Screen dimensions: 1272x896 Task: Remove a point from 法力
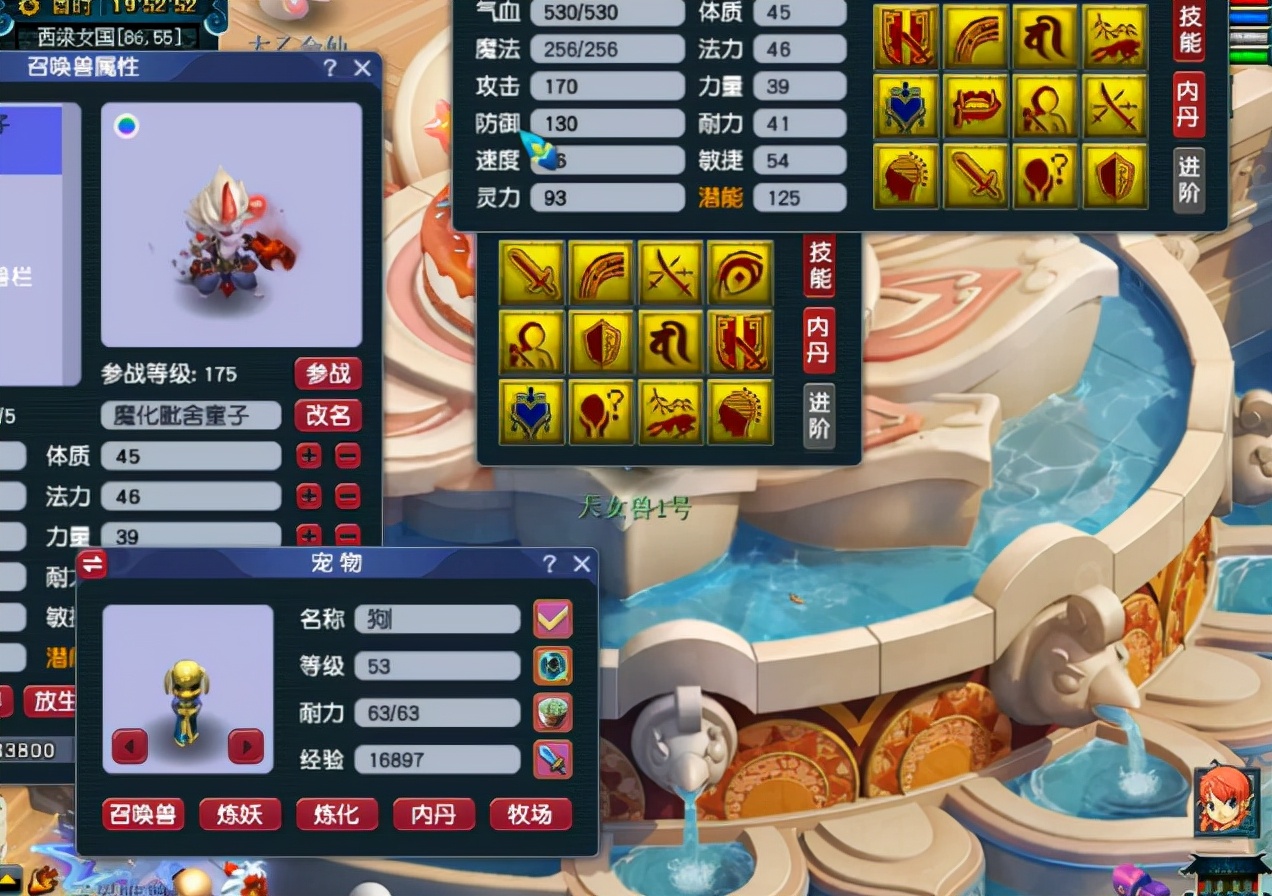click(347, 496)
